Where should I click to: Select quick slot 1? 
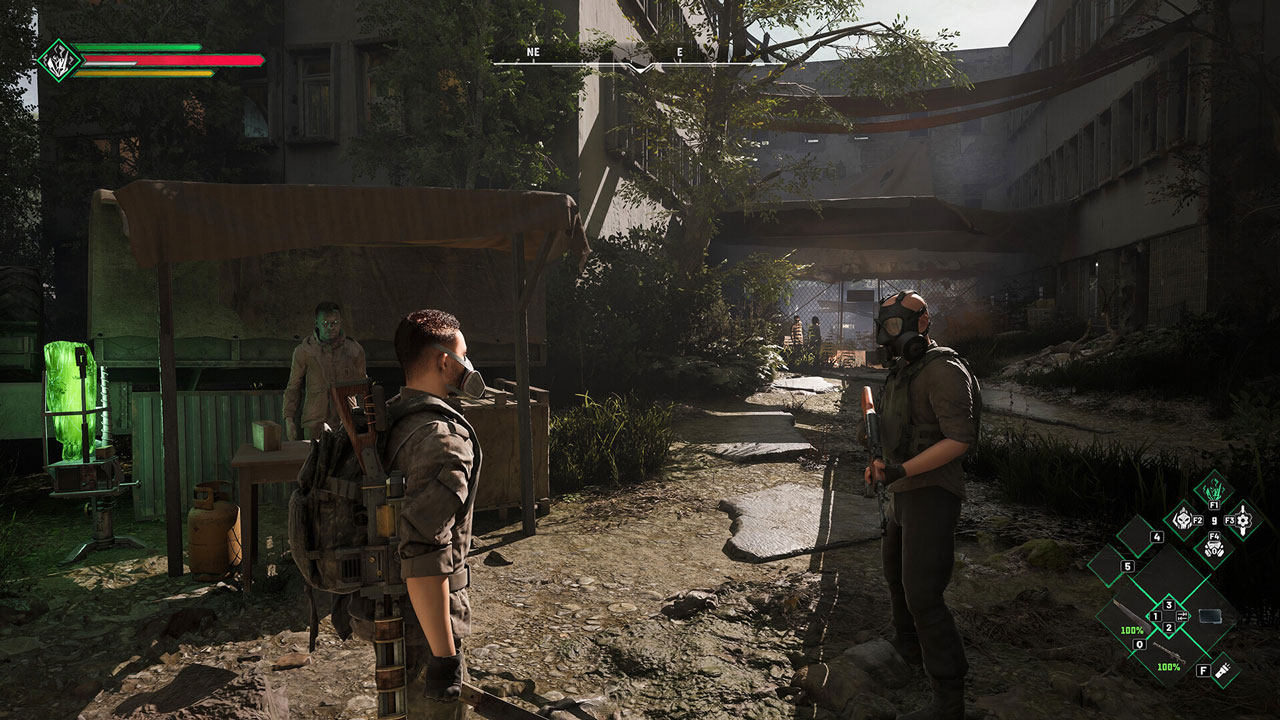pyautogui.click(x=1155, y=615)
